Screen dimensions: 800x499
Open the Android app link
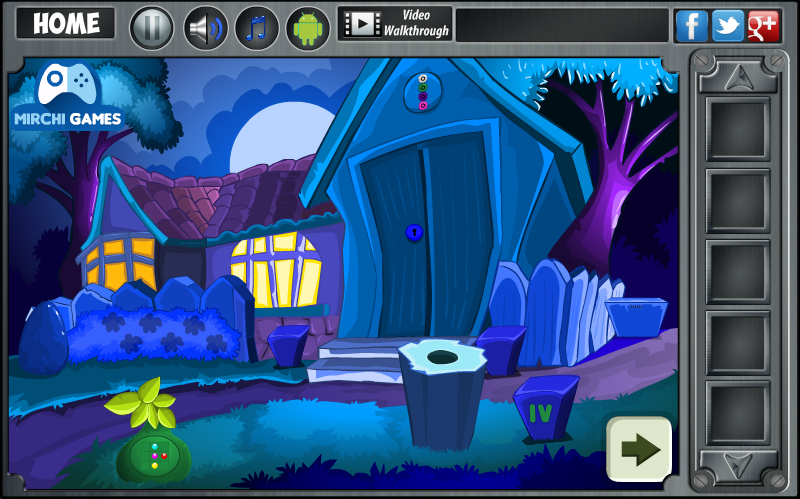click(308, 27)
